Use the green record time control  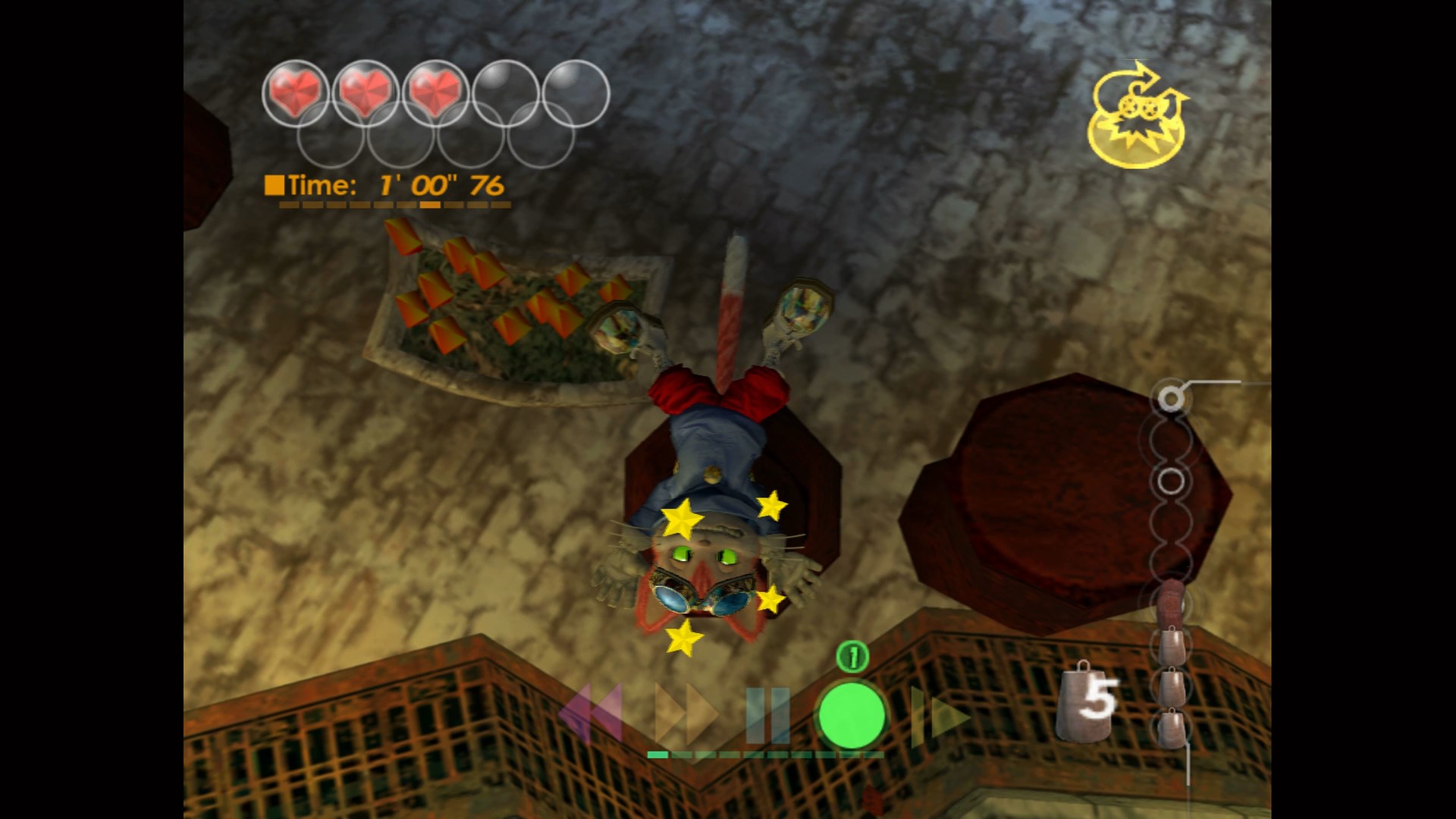[x=851, y=716]
